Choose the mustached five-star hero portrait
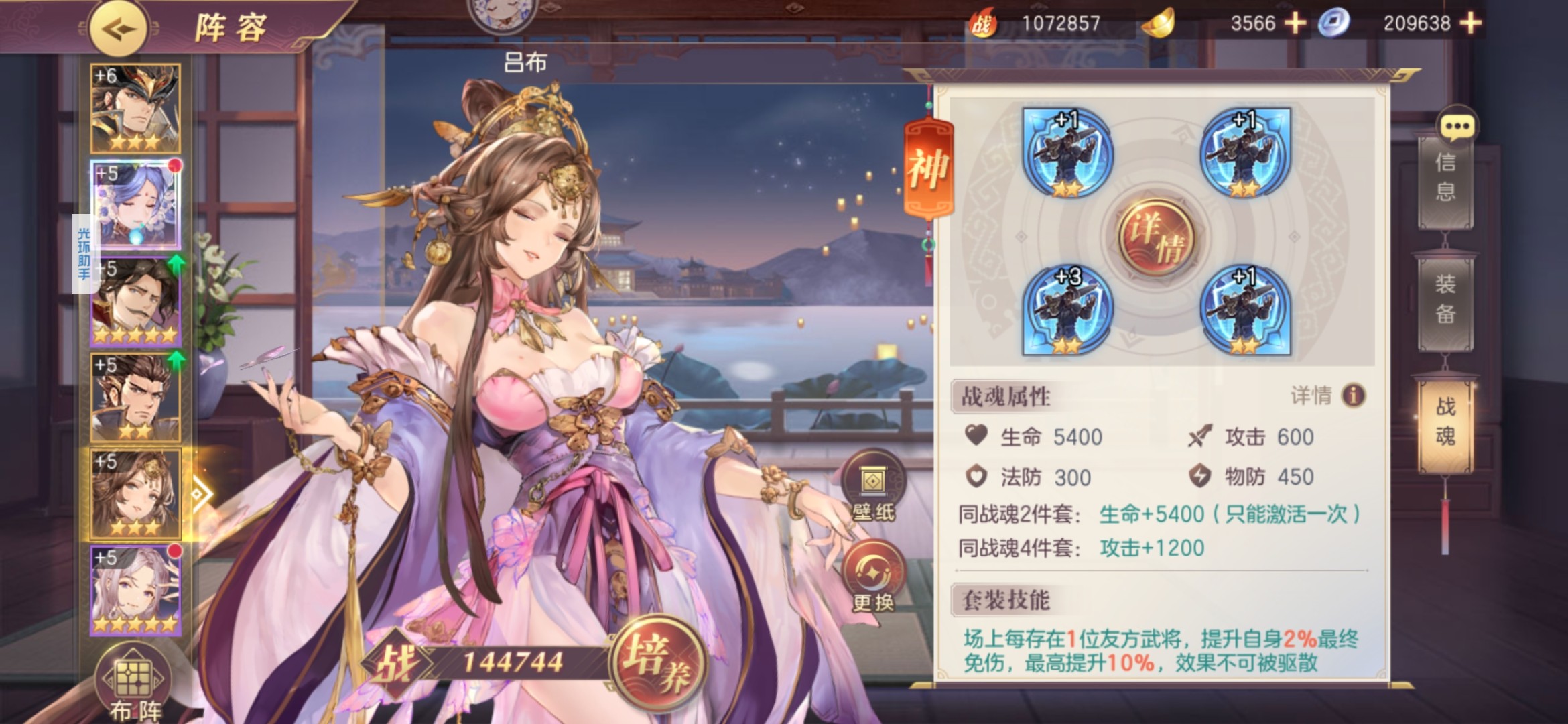The height and width of the screenshot is (724, 1568). click(135, 301)
